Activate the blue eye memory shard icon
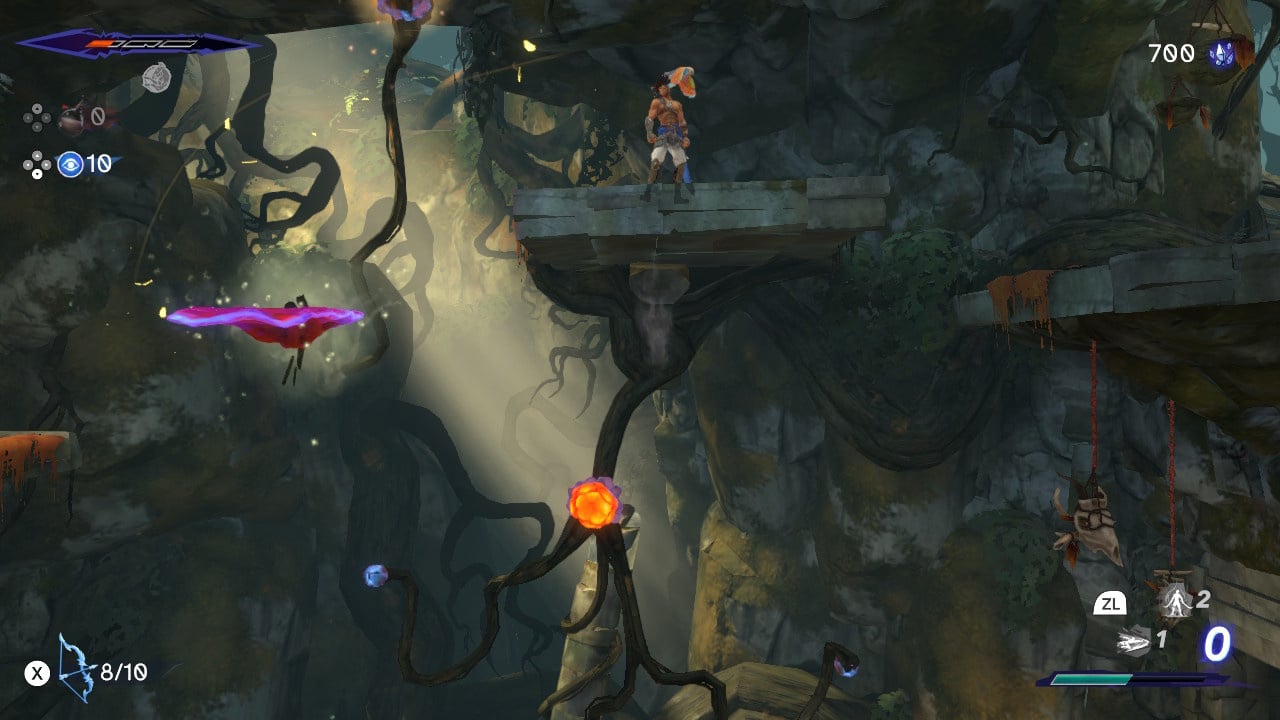 [x=70, y=164]
